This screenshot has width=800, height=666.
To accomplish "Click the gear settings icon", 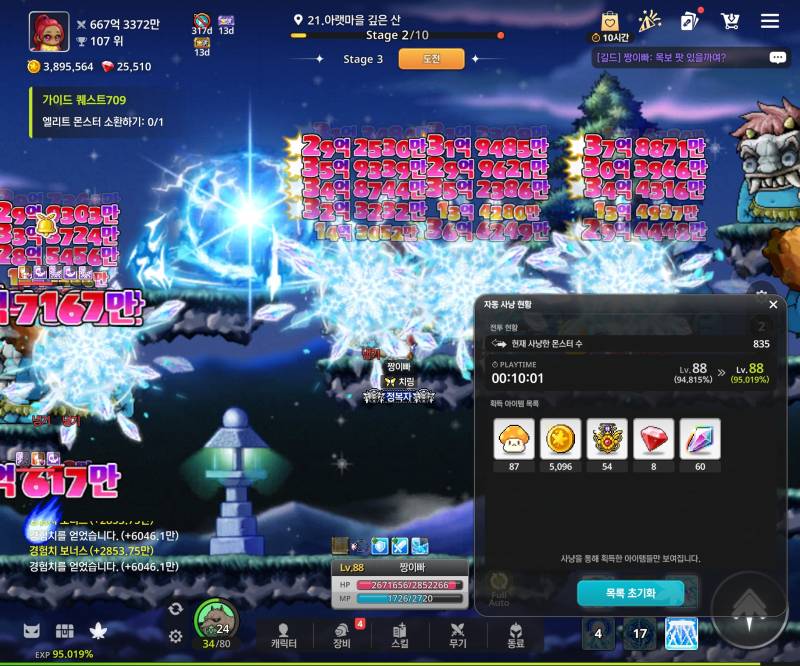I will [176, 636].
